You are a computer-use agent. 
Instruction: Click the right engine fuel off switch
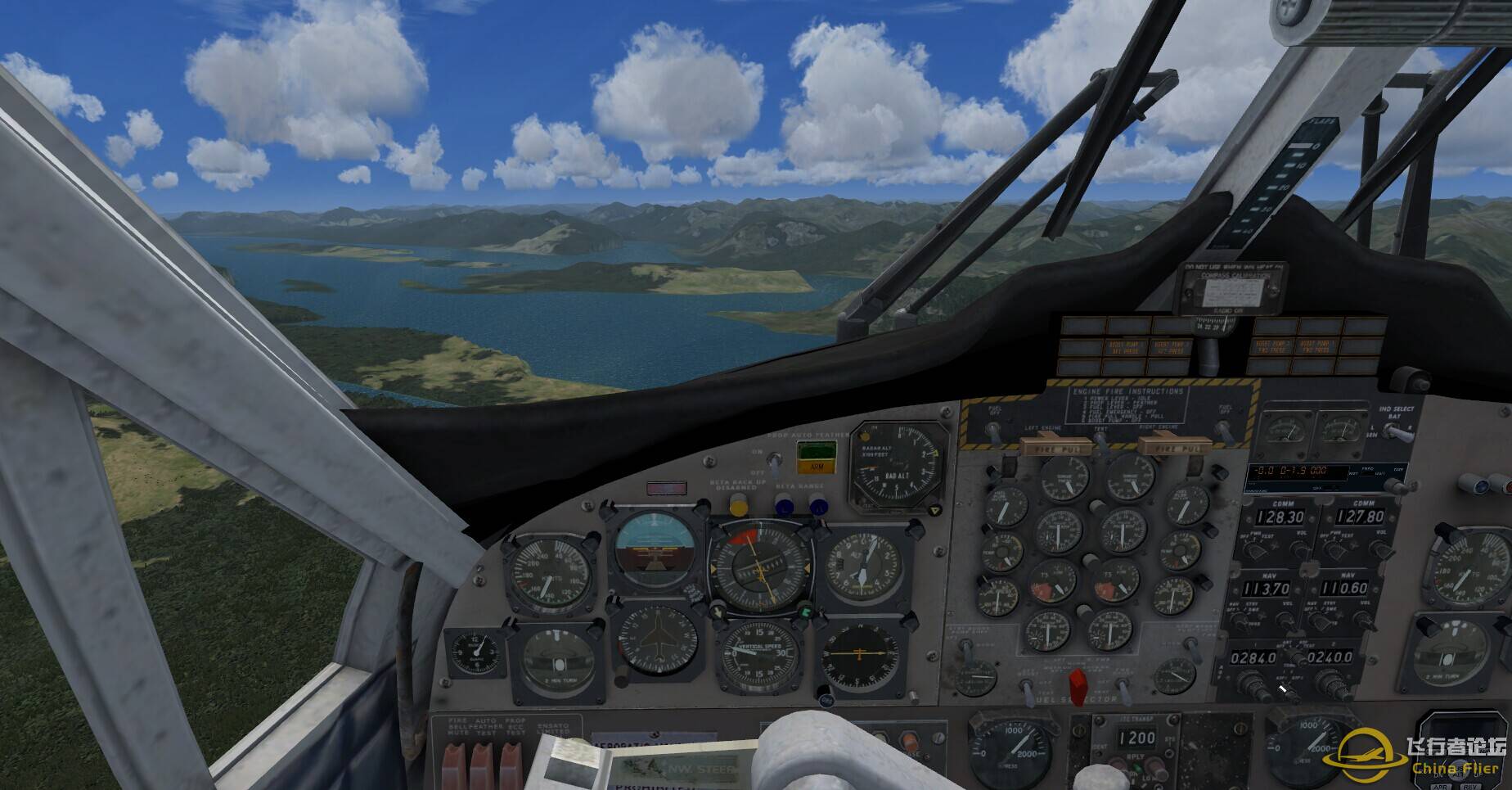[x=1225, y=431]
